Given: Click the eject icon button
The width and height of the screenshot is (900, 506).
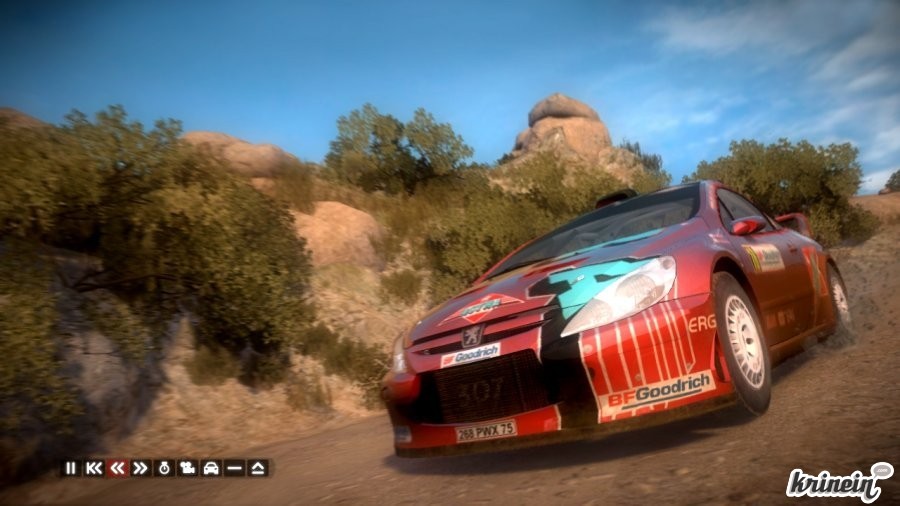Looking at the screenshot, I should tap(258, 467).
